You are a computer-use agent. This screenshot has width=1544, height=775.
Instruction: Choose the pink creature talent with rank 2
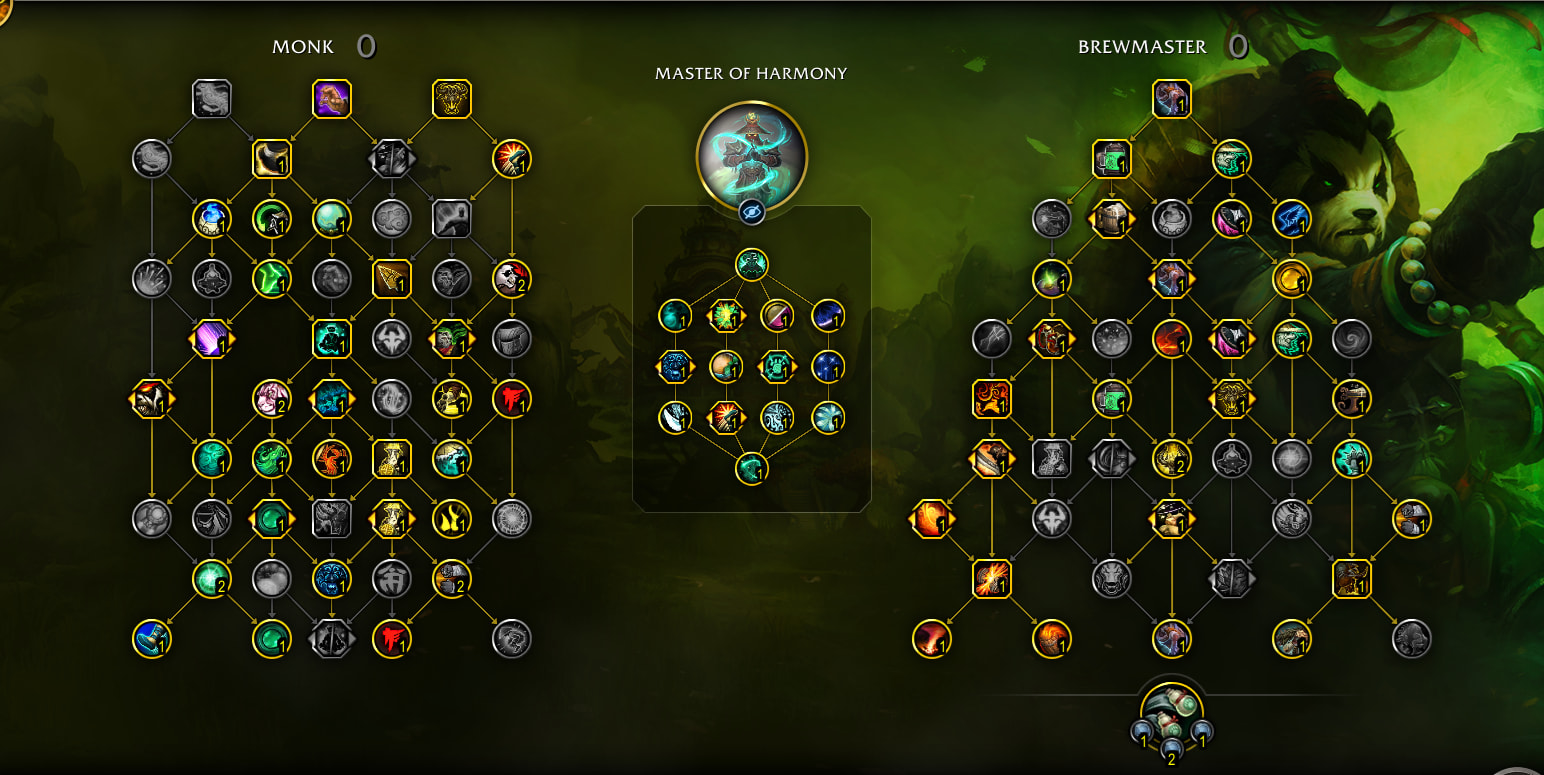271,399
